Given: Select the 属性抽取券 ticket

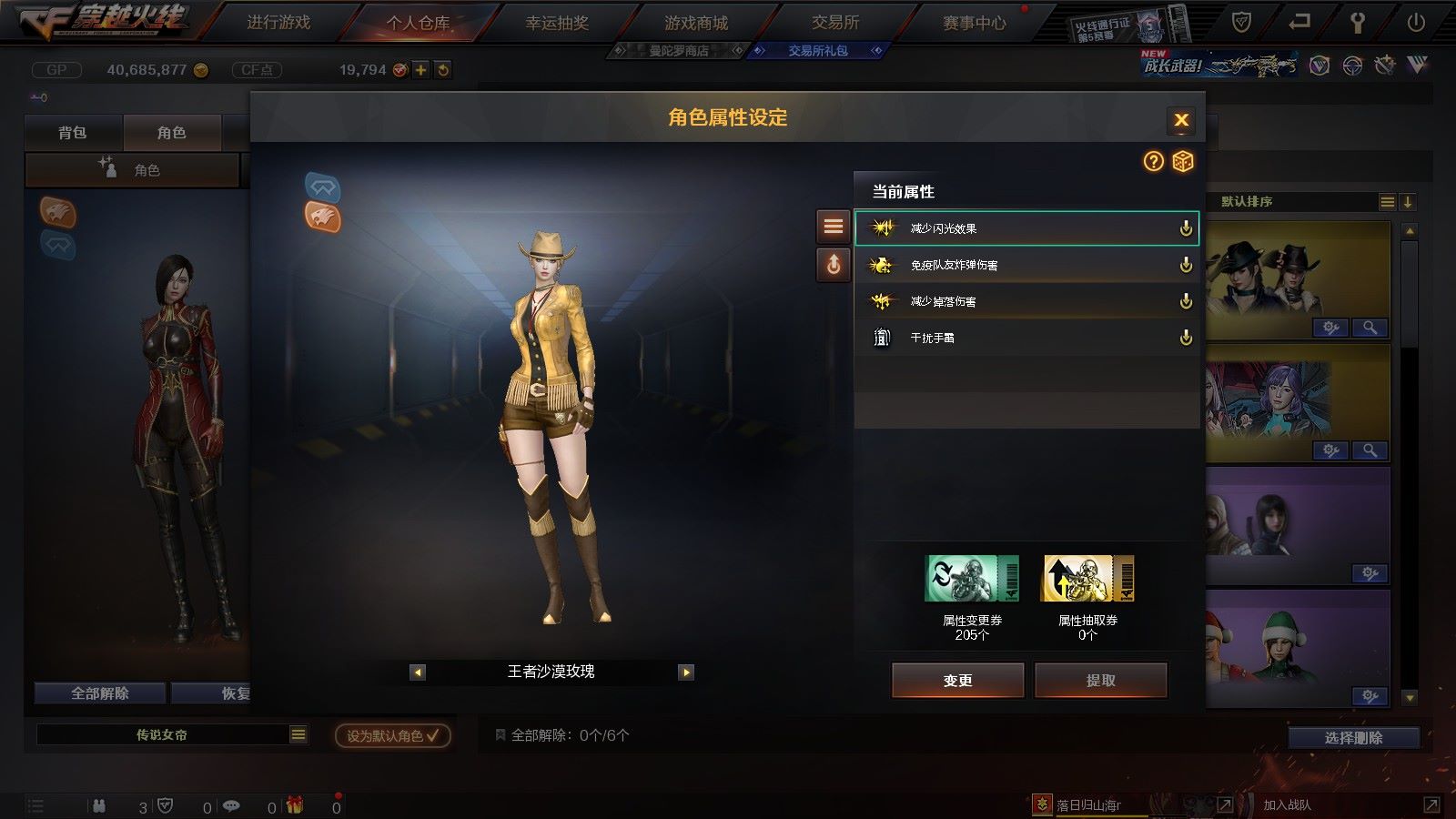Looking at the screenshot, I should click(x=1087, y=580).
